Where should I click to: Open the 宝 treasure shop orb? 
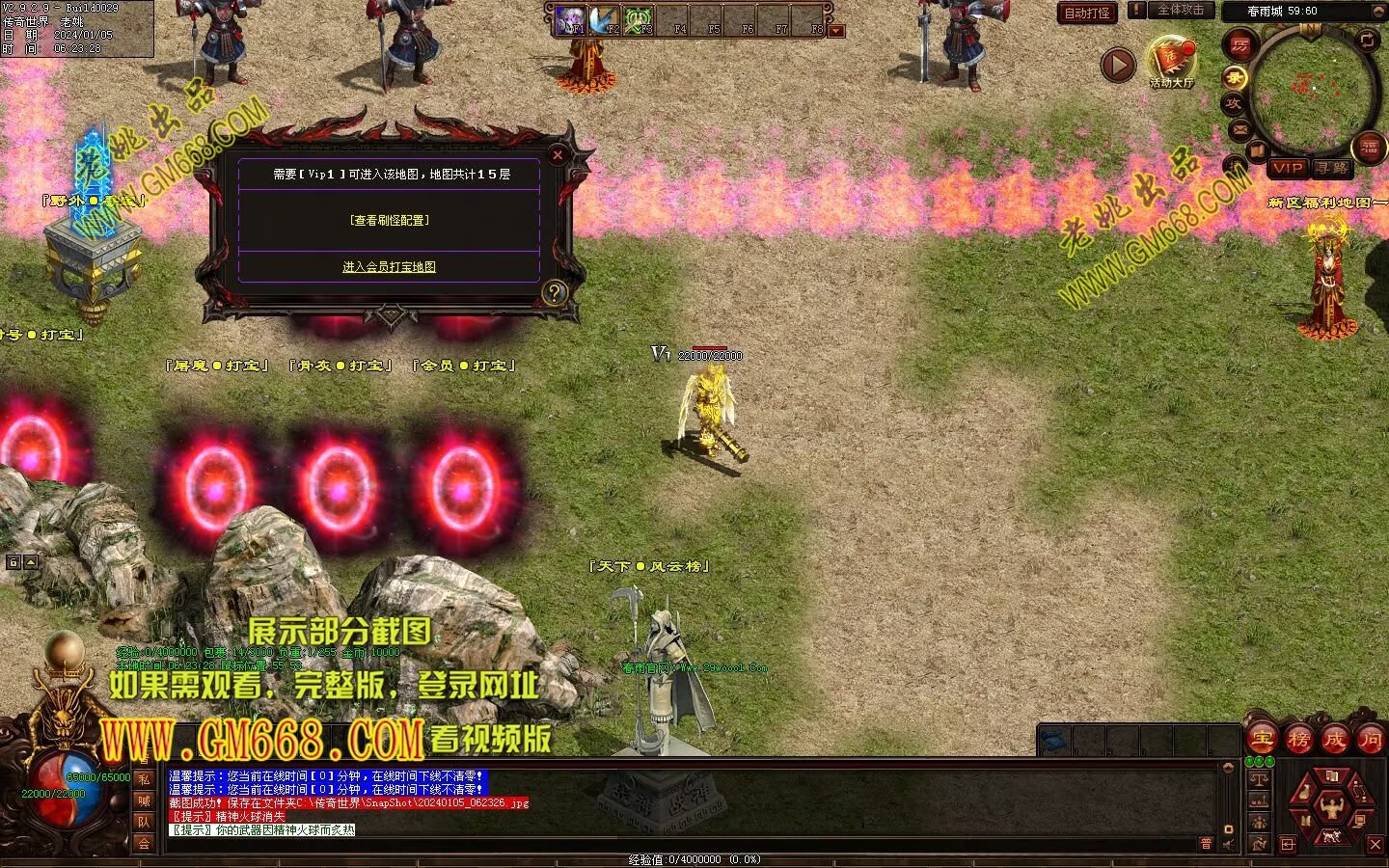[x=1261, y=740]
